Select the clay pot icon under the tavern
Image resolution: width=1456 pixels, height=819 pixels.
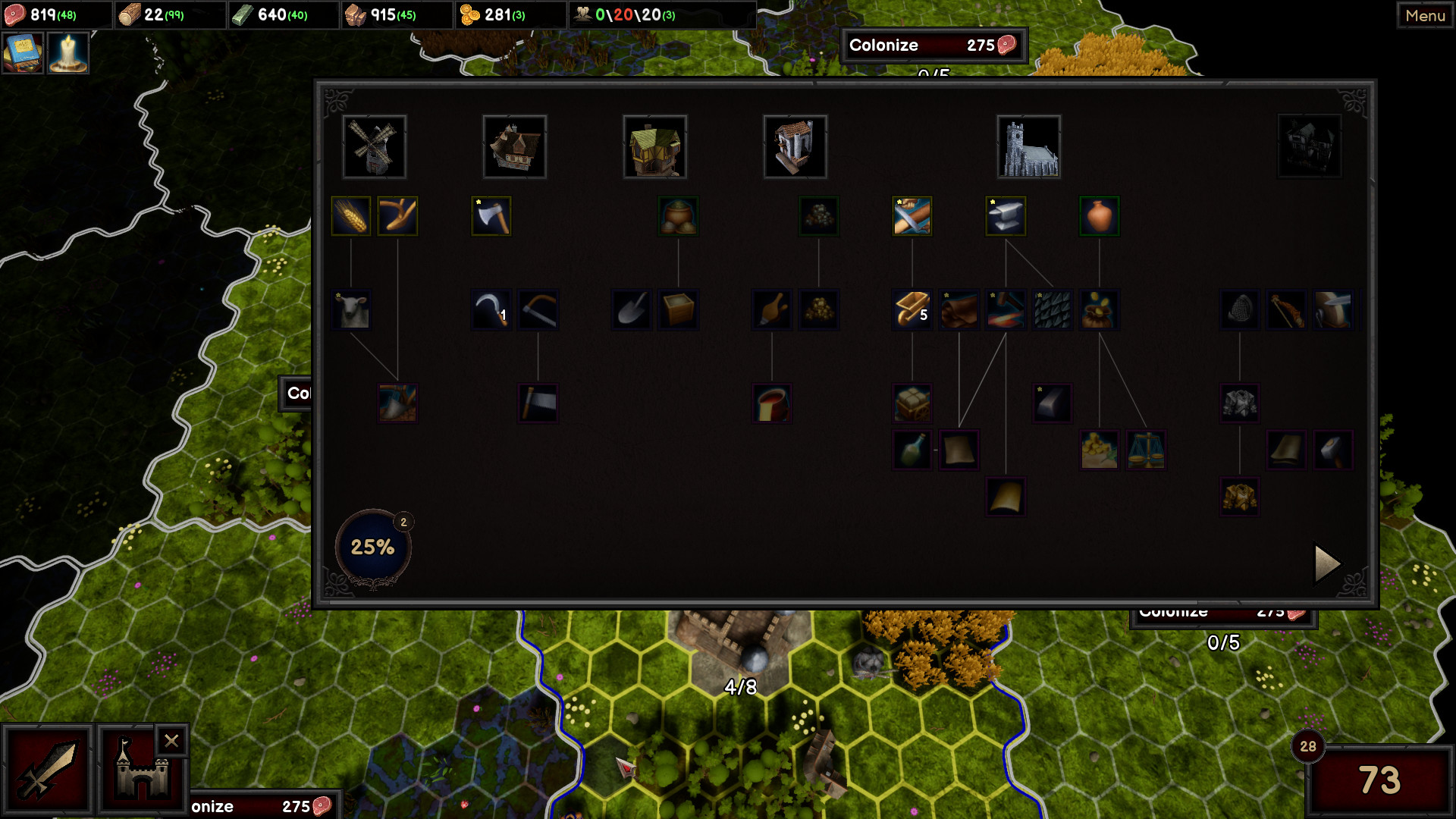(679, 215)
